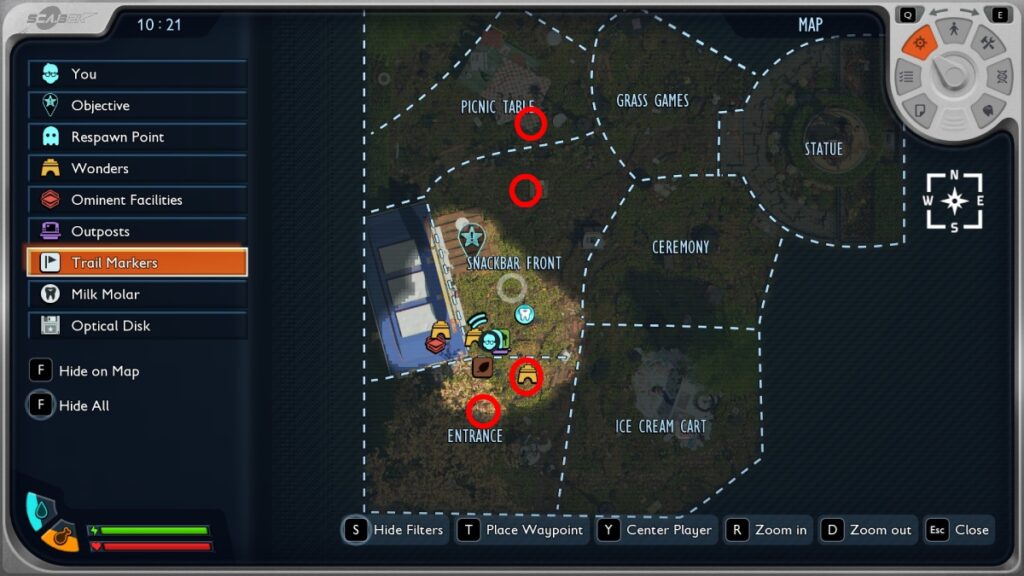Select the Objective legend filter
This screenshot has height=576, width=1024.
(137, 105)
